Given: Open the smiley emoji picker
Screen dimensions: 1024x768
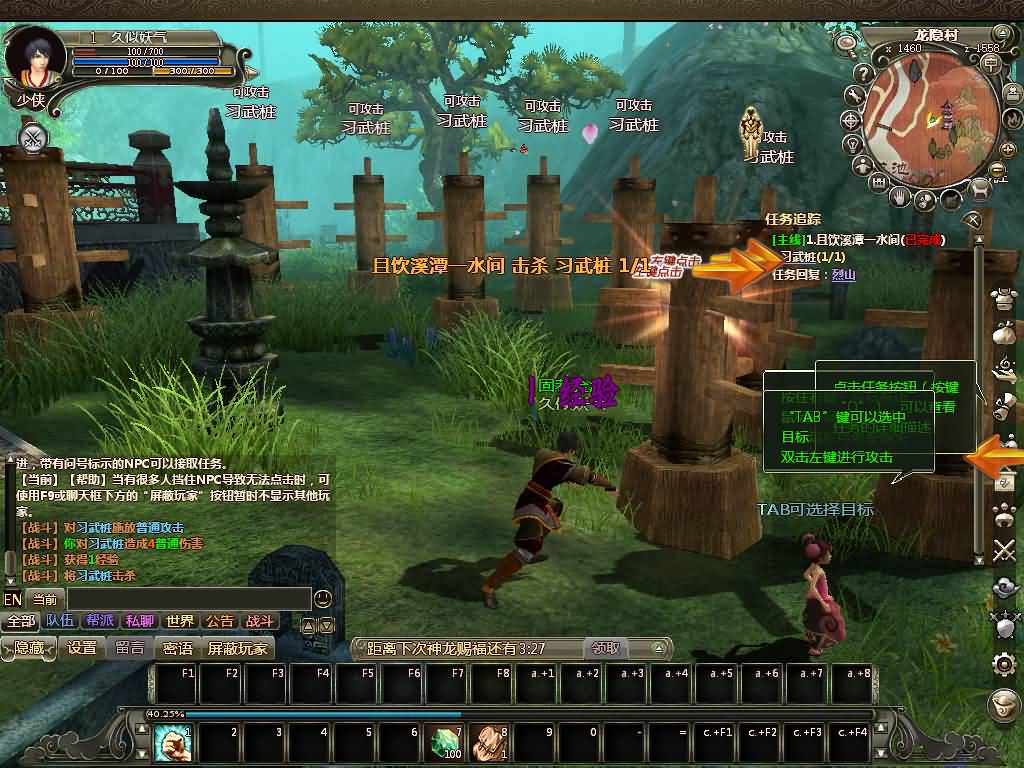Looking at the screenshot, I should pyautogui.click(x=323, y=599).
